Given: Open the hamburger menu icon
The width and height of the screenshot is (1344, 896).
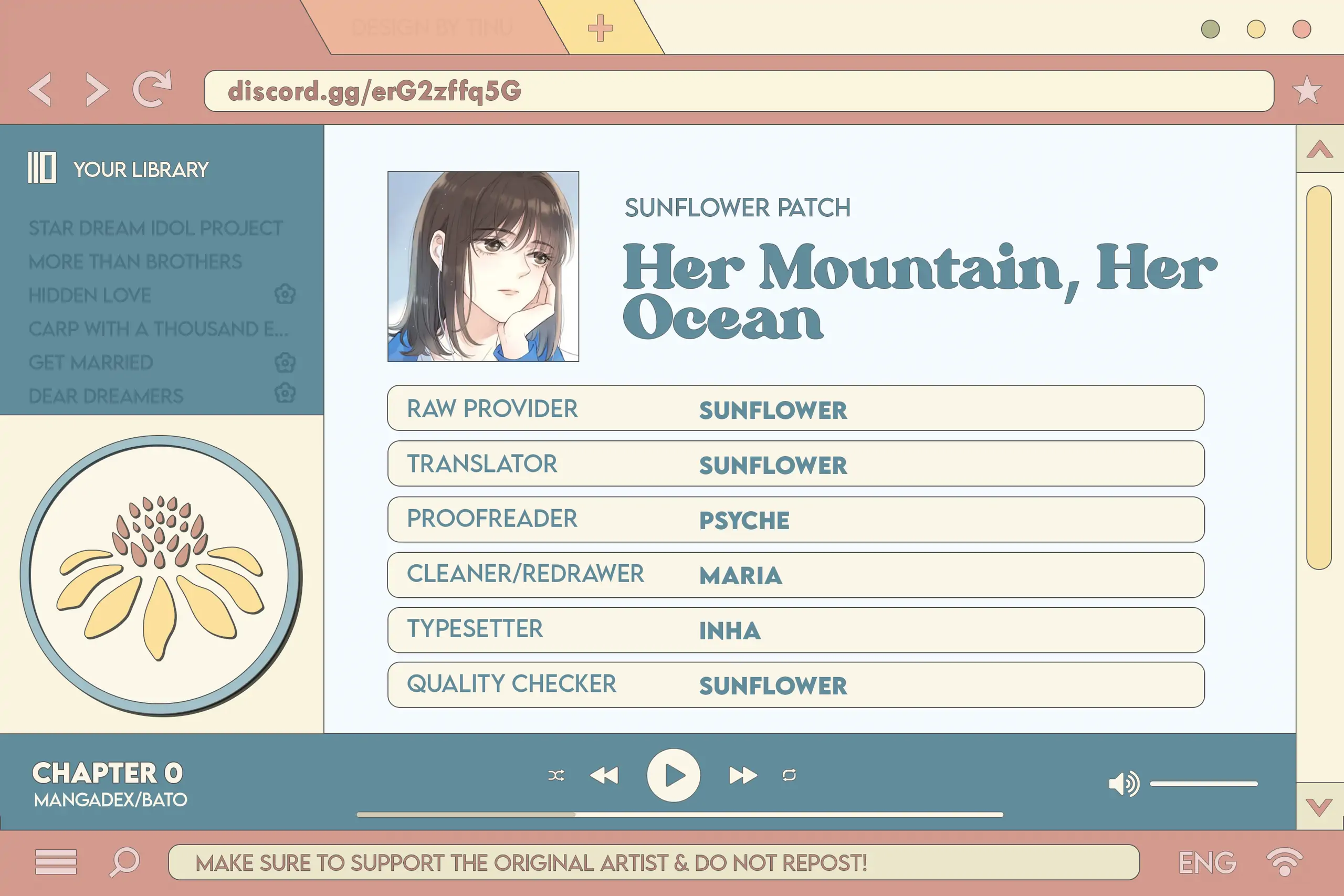Looking at the screenshot, I should pyautogui.click(x=56, y=862).
